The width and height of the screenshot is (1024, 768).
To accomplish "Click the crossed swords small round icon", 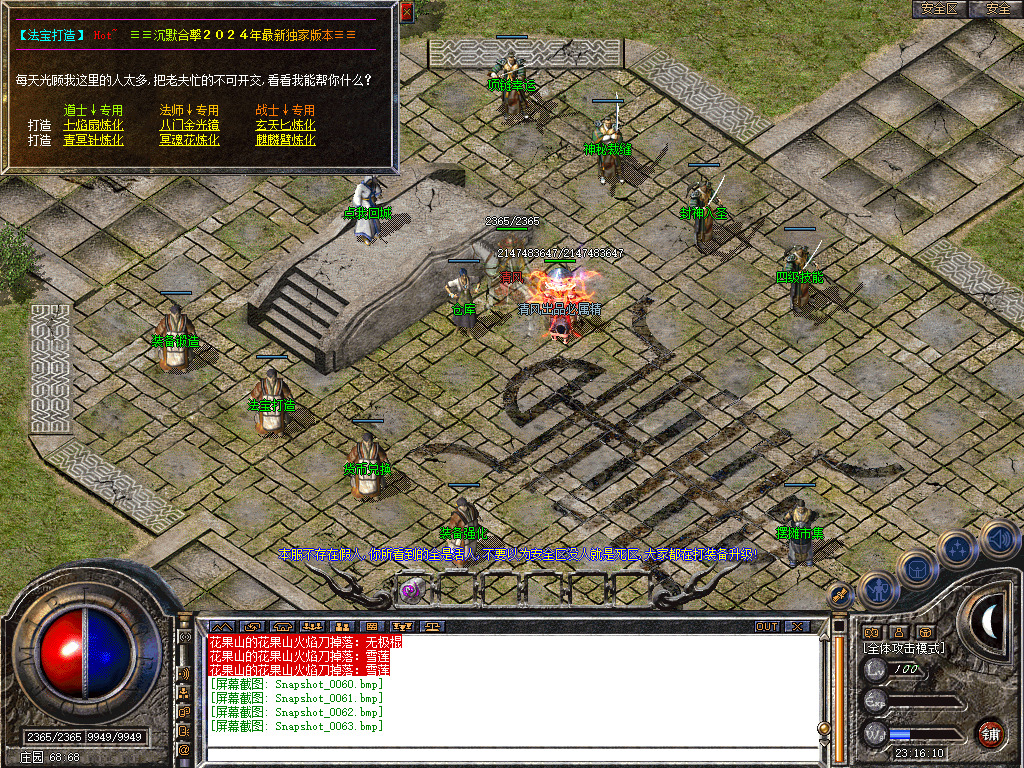I will coord(840,592).
